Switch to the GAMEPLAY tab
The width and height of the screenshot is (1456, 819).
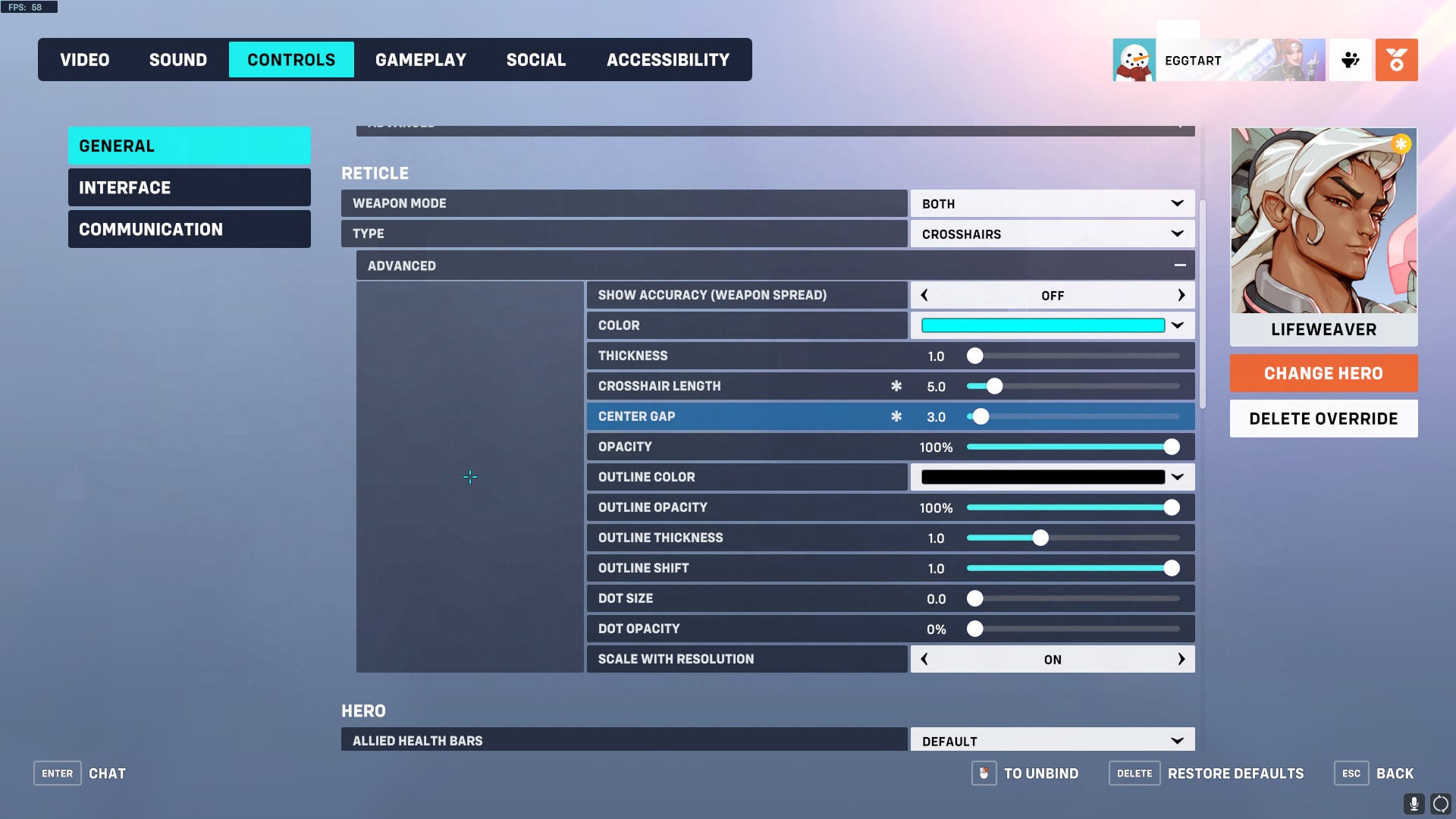pos(422,59)
